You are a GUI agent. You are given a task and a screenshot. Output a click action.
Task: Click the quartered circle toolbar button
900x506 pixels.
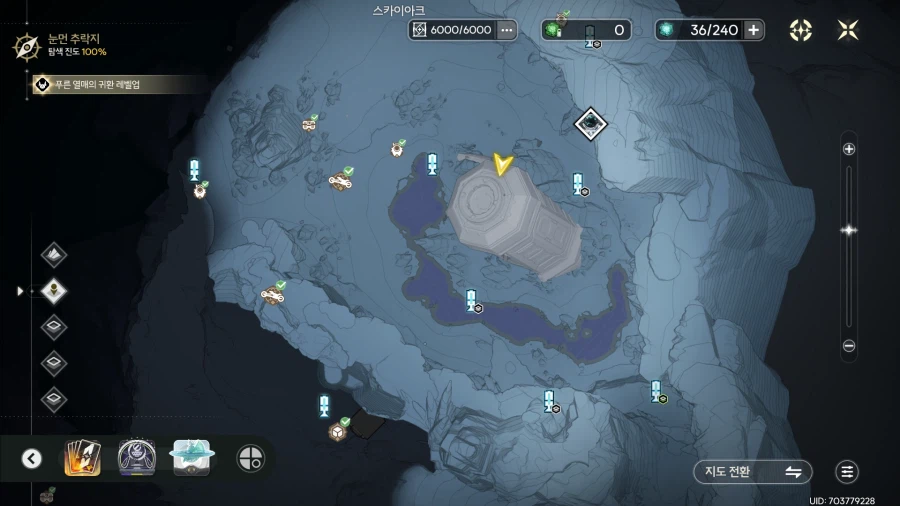250,458
